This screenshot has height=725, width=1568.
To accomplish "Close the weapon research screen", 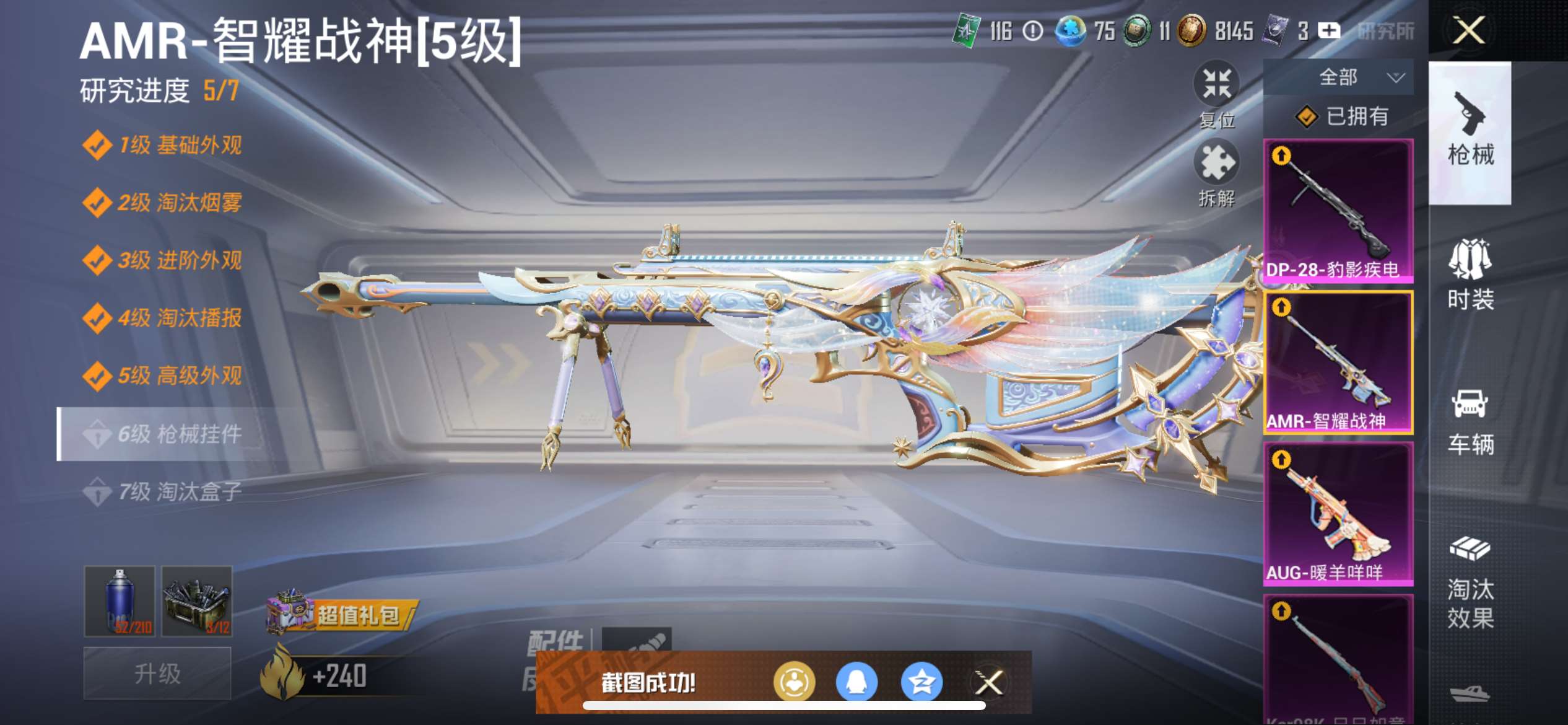I will tap(1468, 30).
